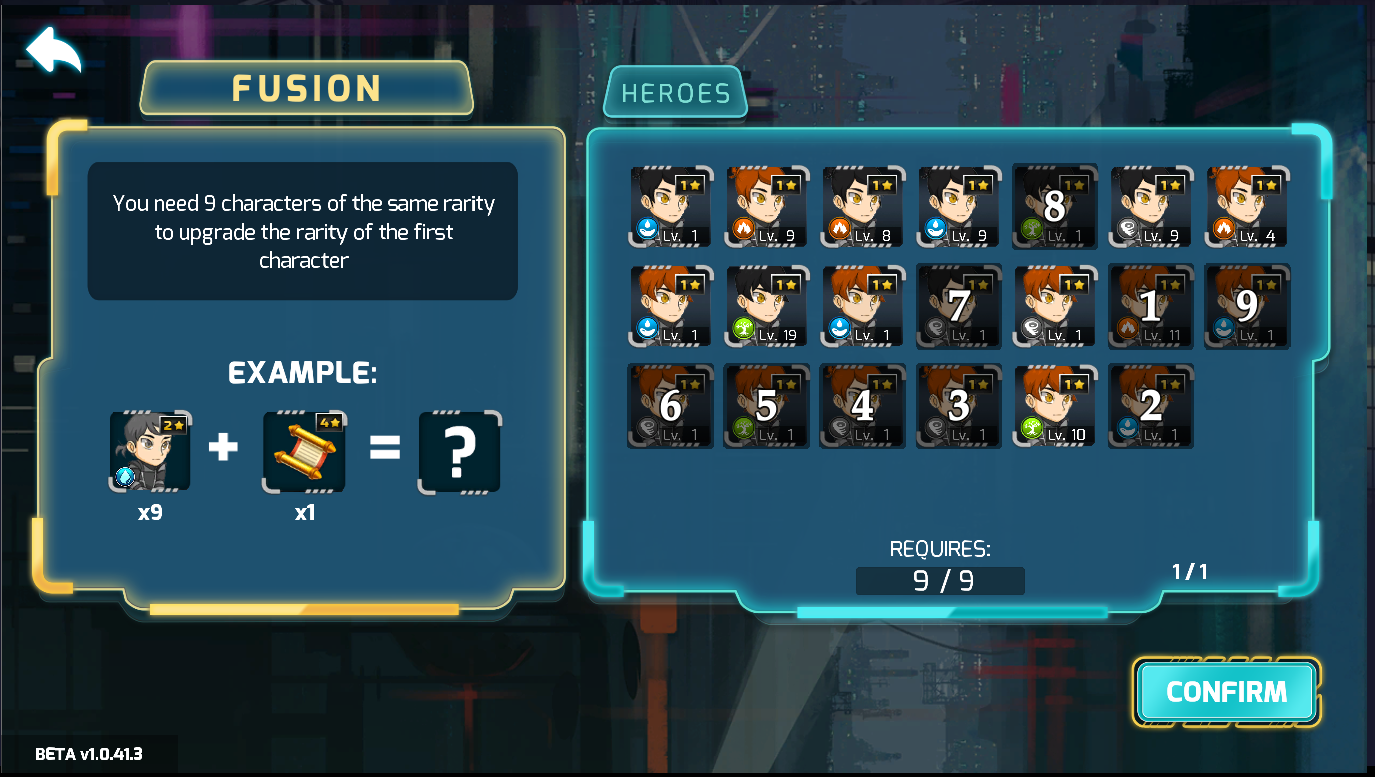Confirm the hero fusion

(1226, 691)
